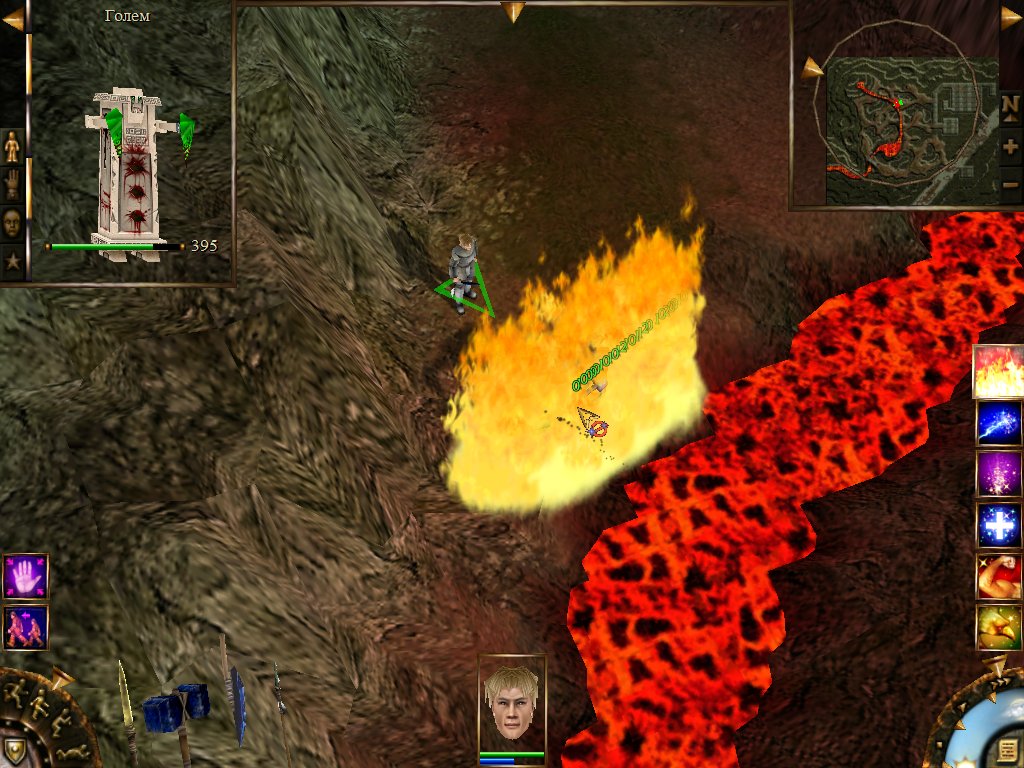Open the body figure tab in target panel

click(x=13, y=147)
